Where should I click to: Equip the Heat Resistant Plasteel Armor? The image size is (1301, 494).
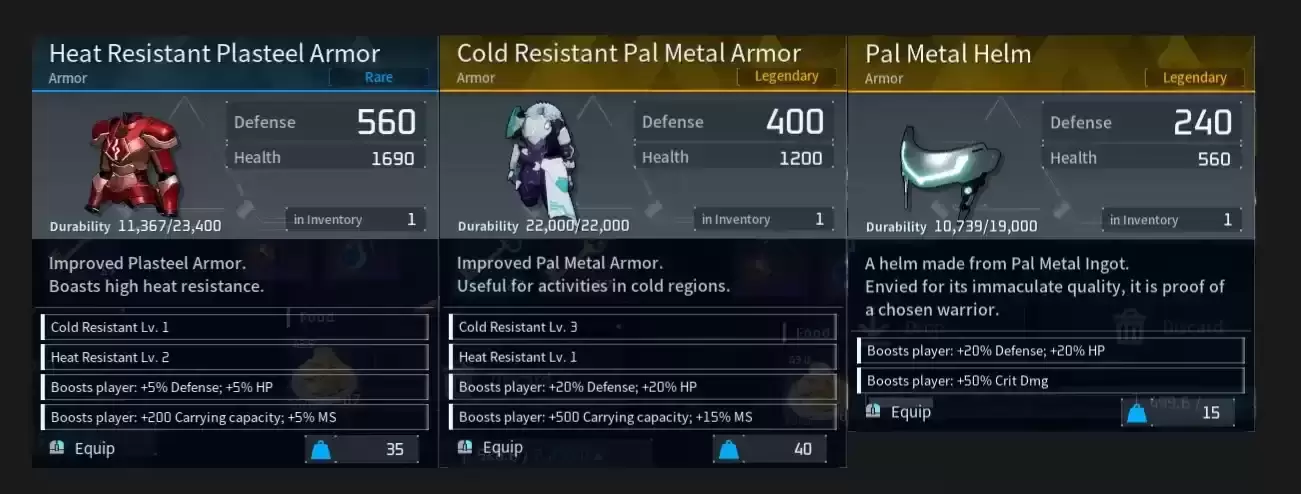pyautogui.click(x=84, y=449)
